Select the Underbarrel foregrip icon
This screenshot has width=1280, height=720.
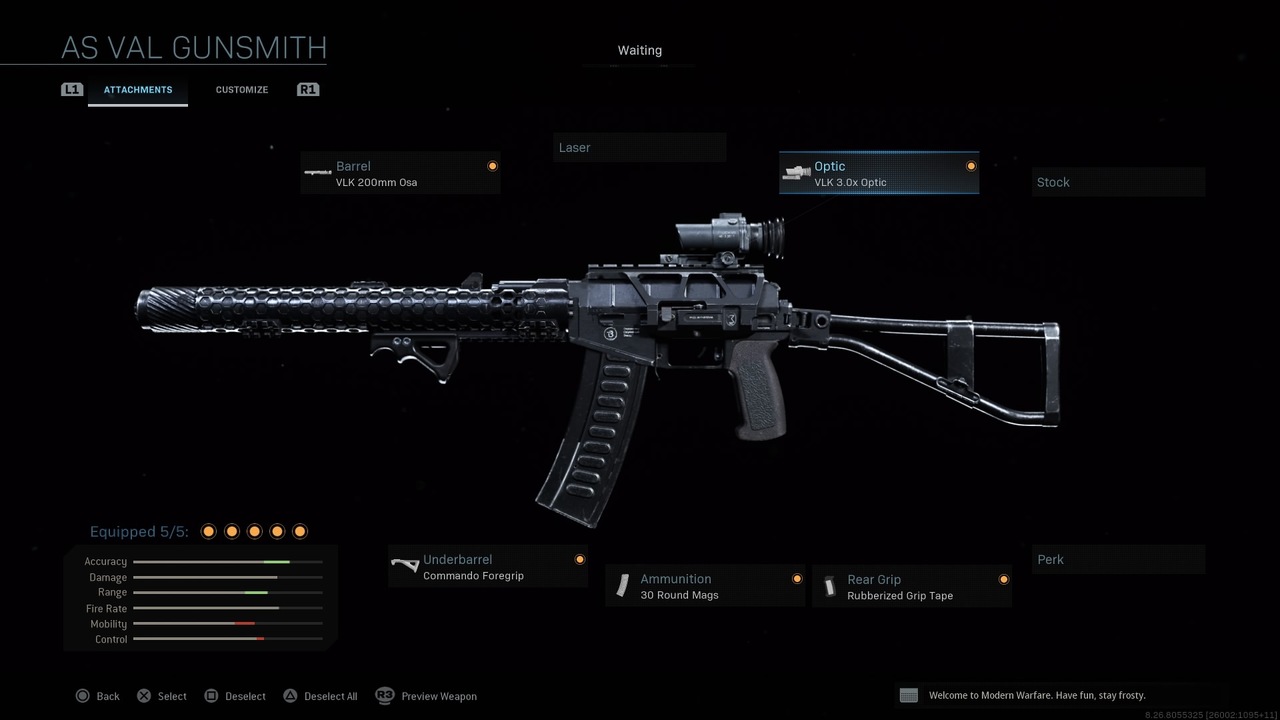405,565
